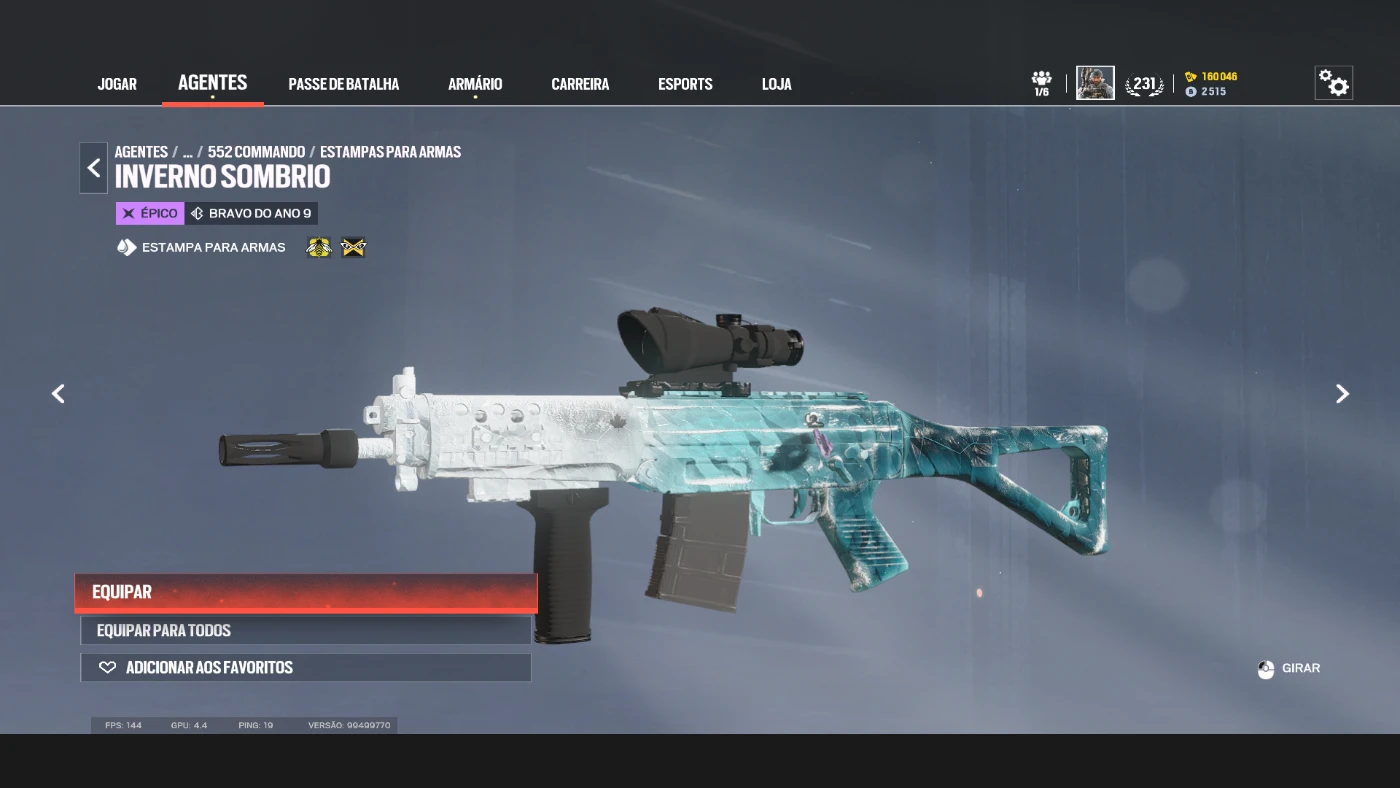1400x788 pixels.
Task: Open settings with the gear icon
Action: click(x=1333, y=83)
